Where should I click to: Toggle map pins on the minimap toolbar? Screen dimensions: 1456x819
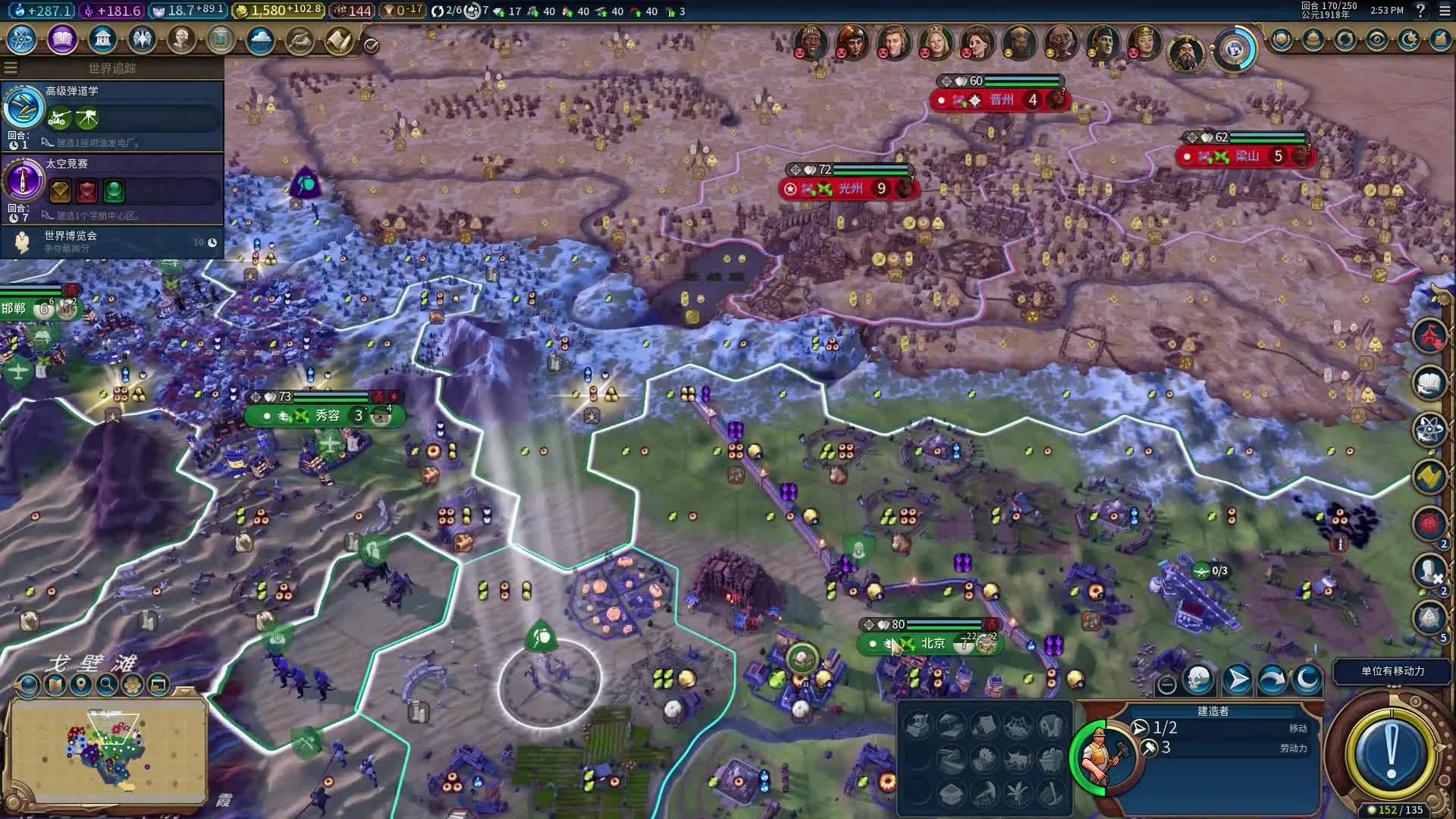[x=80, y=685]
